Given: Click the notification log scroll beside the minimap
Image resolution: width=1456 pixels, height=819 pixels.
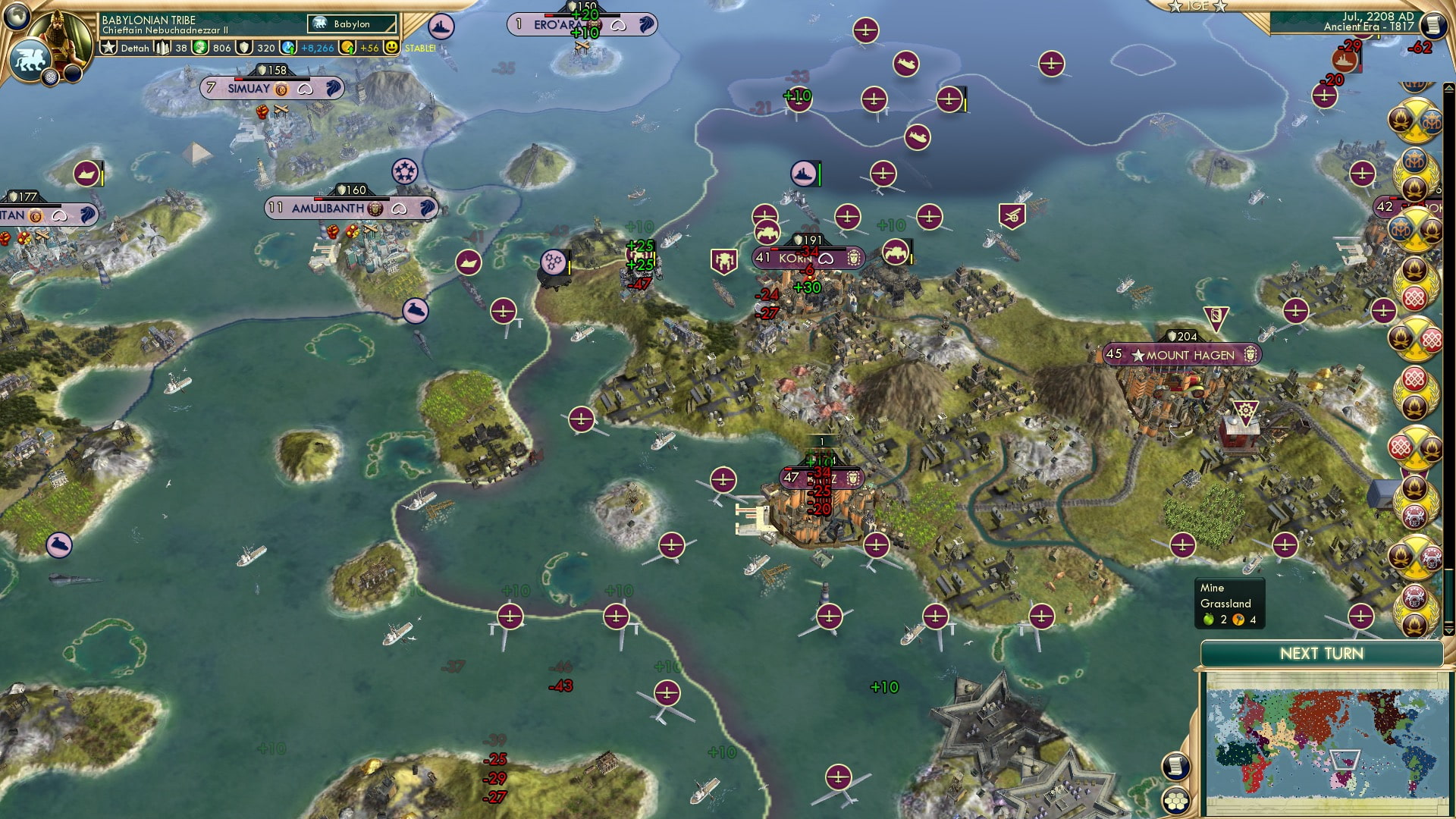Looking at the screenshot, I should (x=1176, y=766).
